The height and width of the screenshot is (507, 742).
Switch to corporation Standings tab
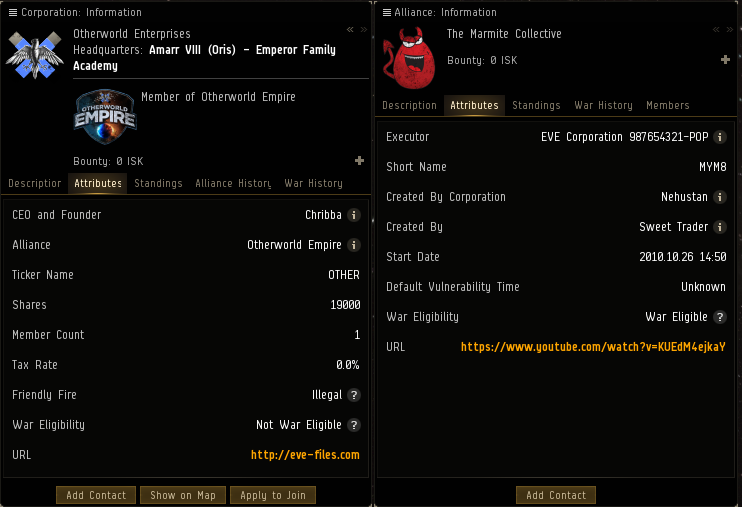158,183
